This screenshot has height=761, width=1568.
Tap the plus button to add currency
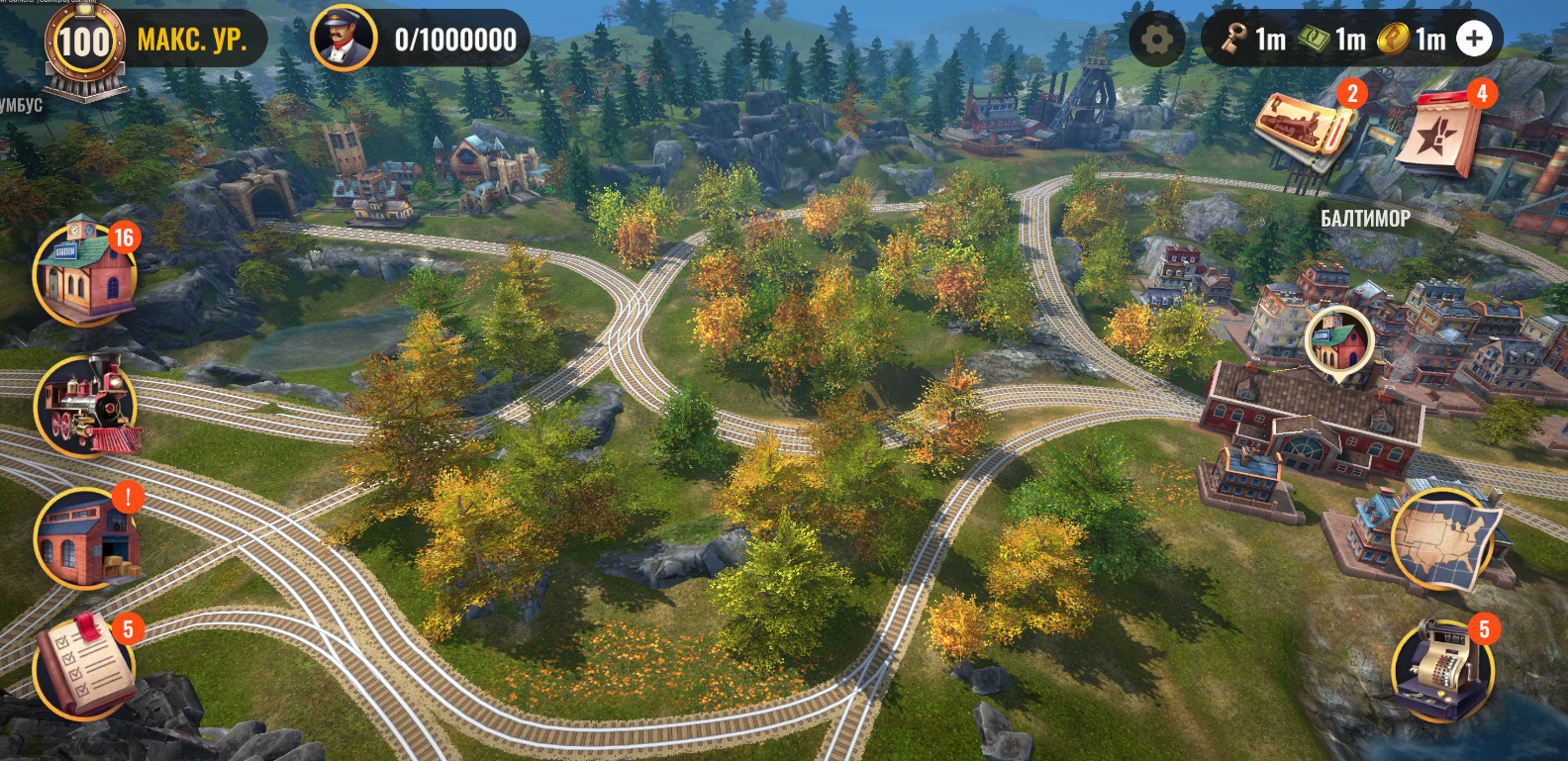[x=1474, y=40]
